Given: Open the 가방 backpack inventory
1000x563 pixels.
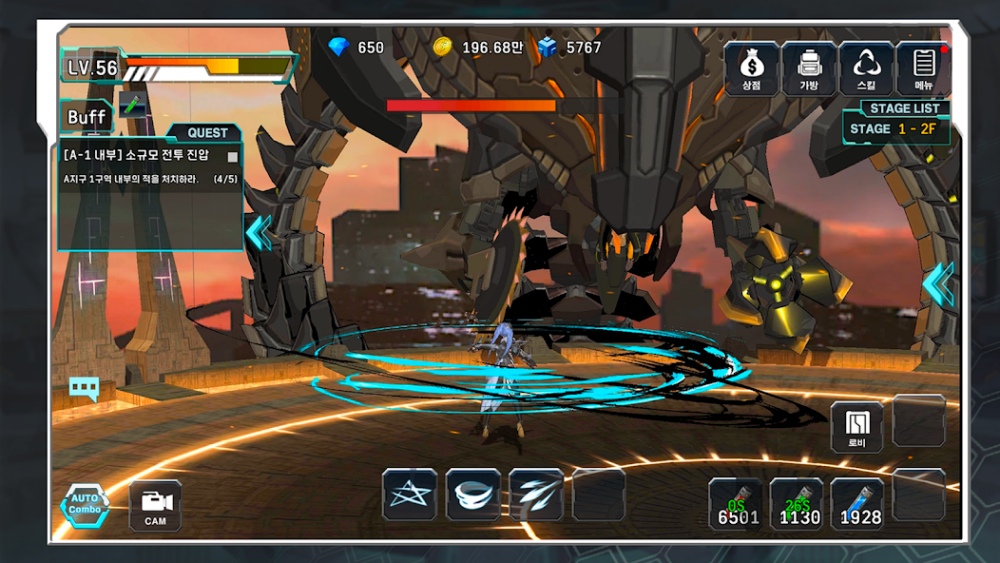Looking at the screenshot, I should pos(809,68).
